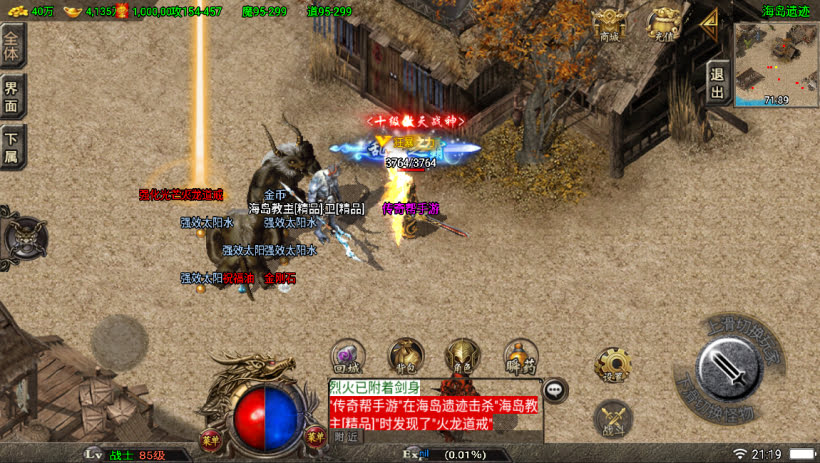Open the 背包 backpack
820x463 pixels.
[x=404, y=357]
